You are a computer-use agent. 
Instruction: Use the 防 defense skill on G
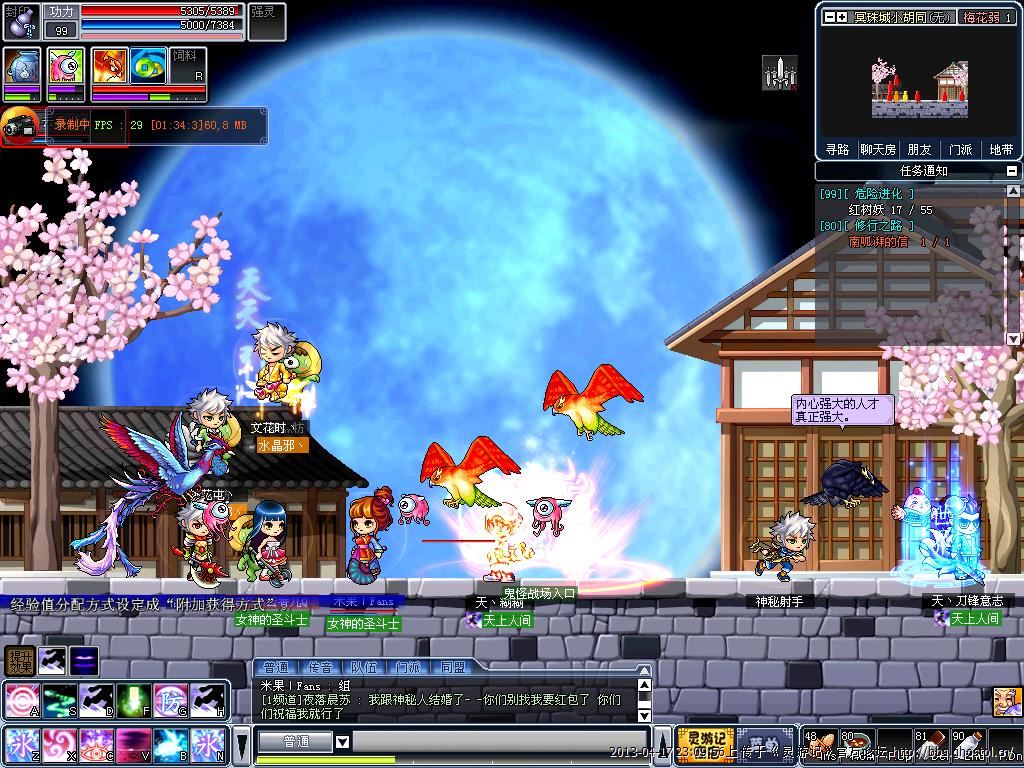pyautogui.click(x=170, y=700)
